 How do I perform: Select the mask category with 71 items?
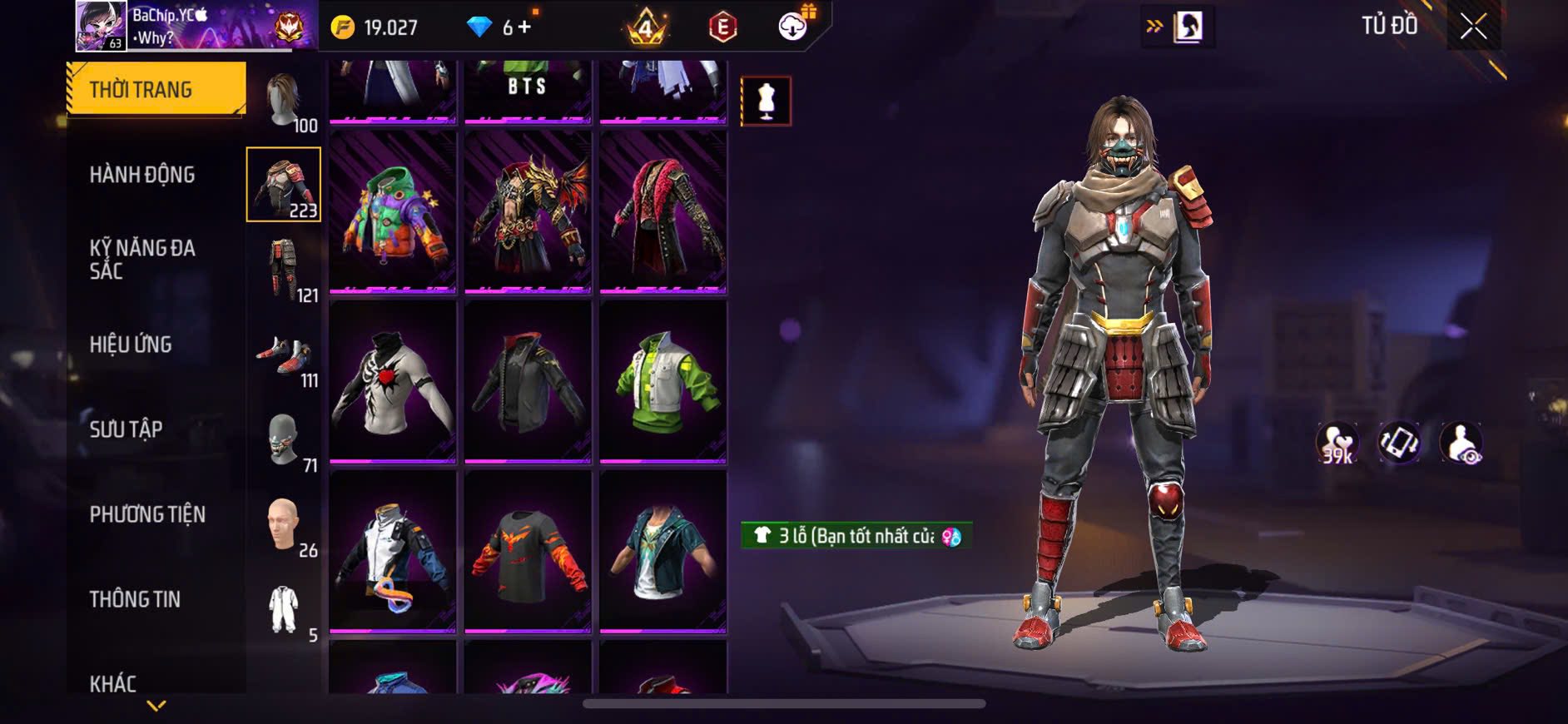tap(284, 441)
